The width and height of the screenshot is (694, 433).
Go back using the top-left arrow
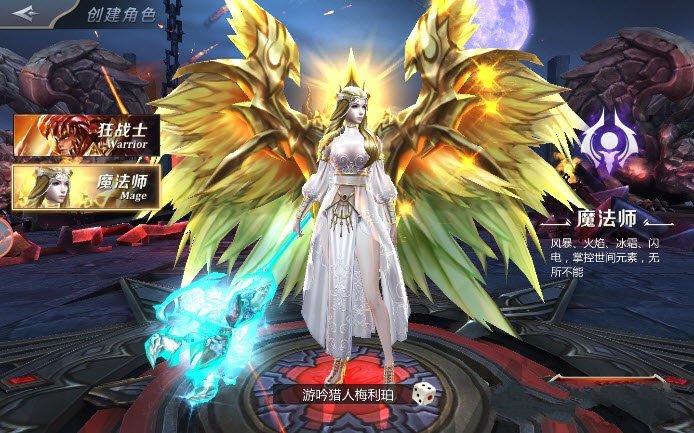25,12
